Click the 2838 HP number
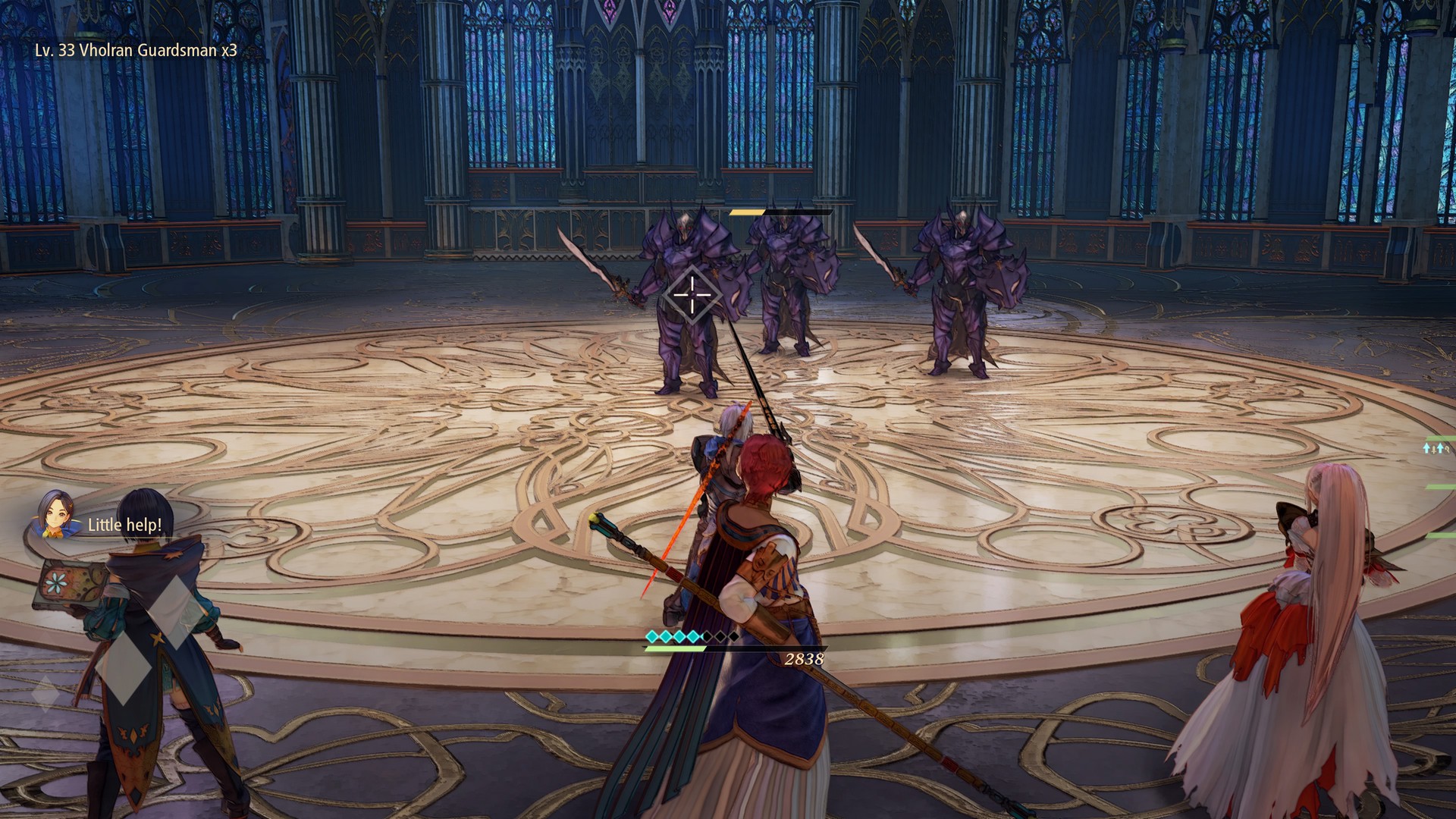 805,658
